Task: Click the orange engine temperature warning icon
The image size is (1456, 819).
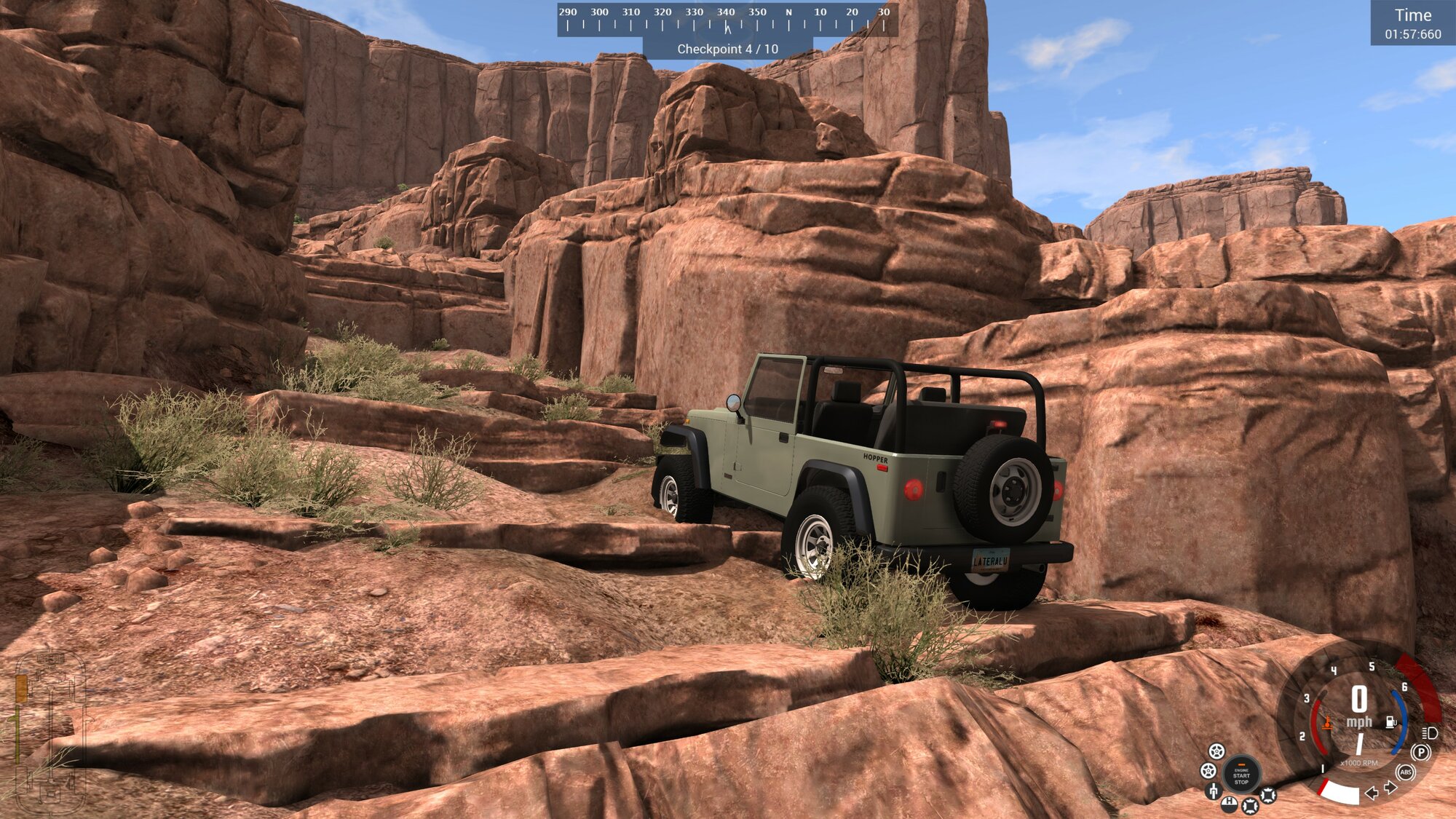Action: tap(1327, 723)
